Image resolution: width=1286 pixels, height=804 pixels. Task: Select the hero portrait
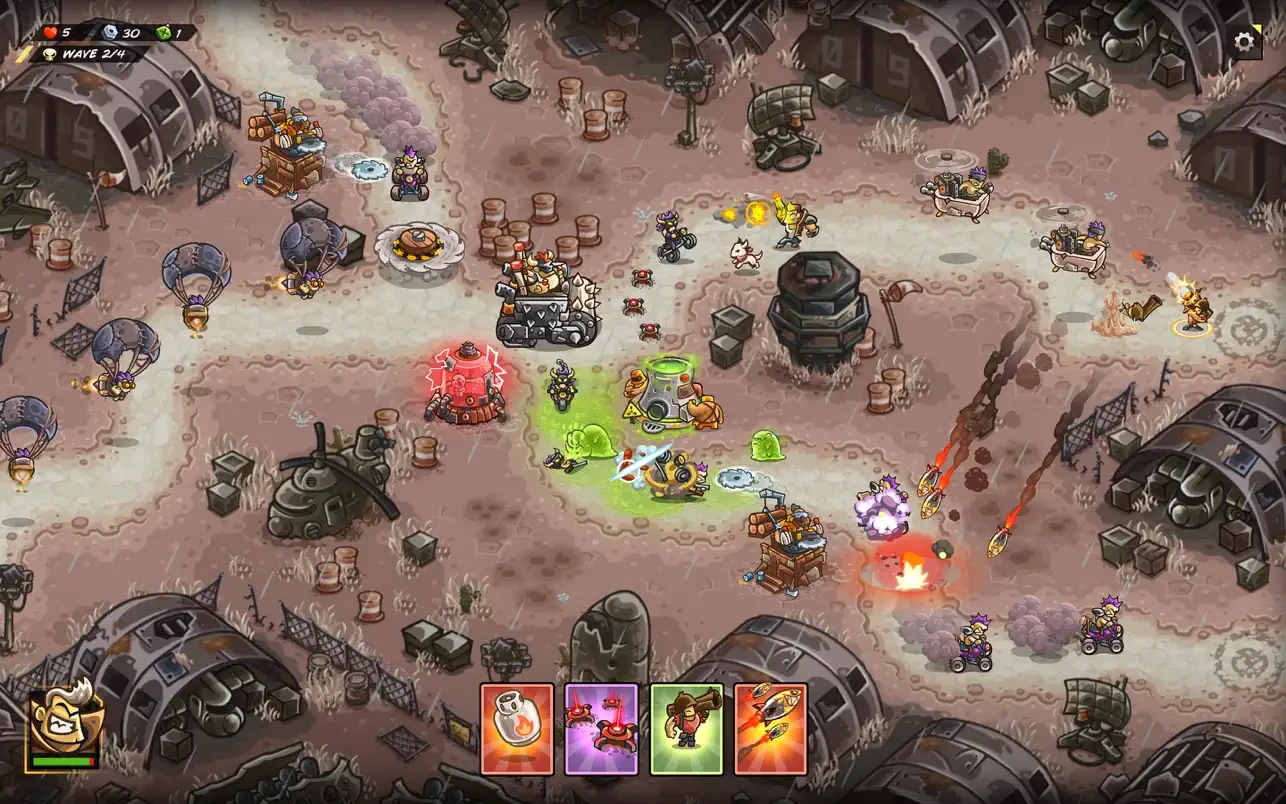[65, 724]
